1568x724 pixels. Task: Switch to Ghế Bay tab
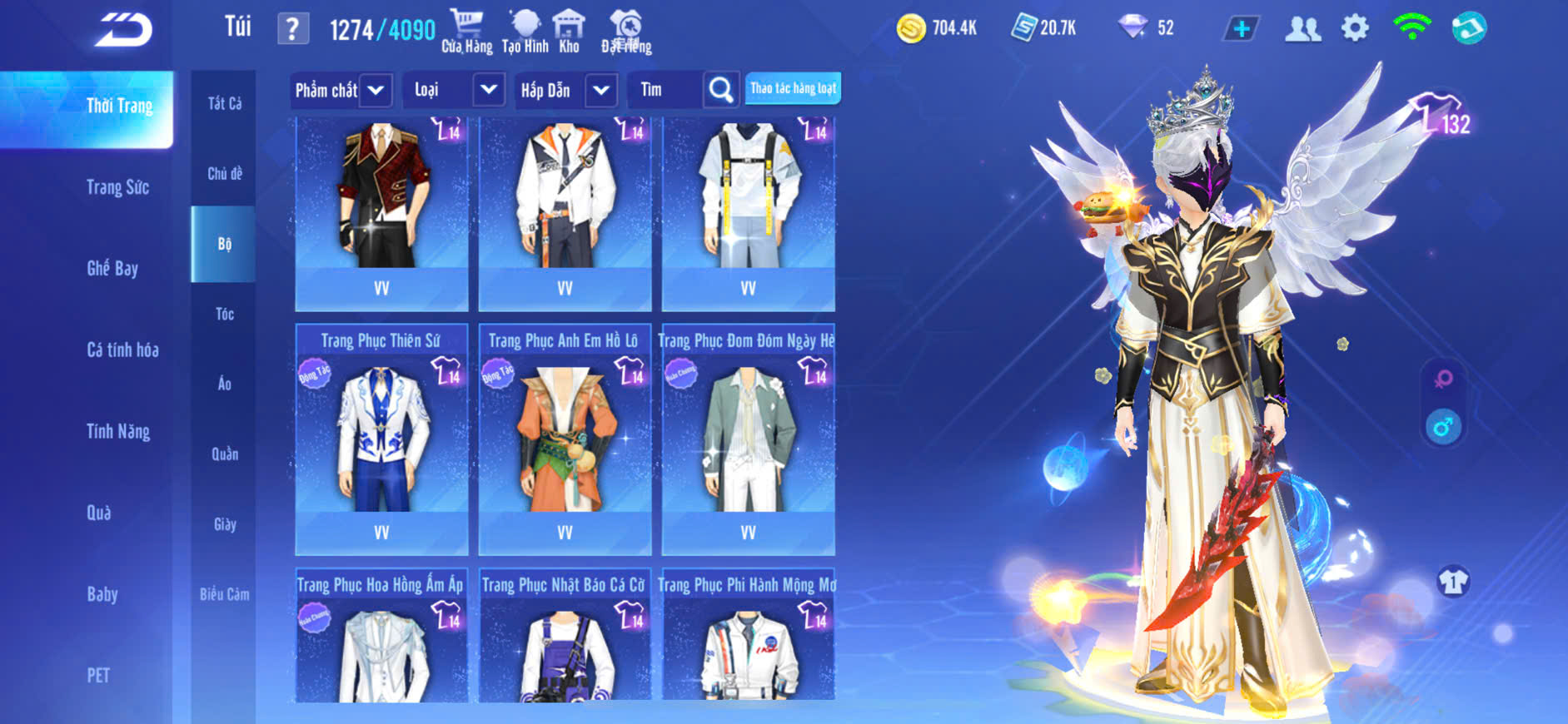[112, 268]
